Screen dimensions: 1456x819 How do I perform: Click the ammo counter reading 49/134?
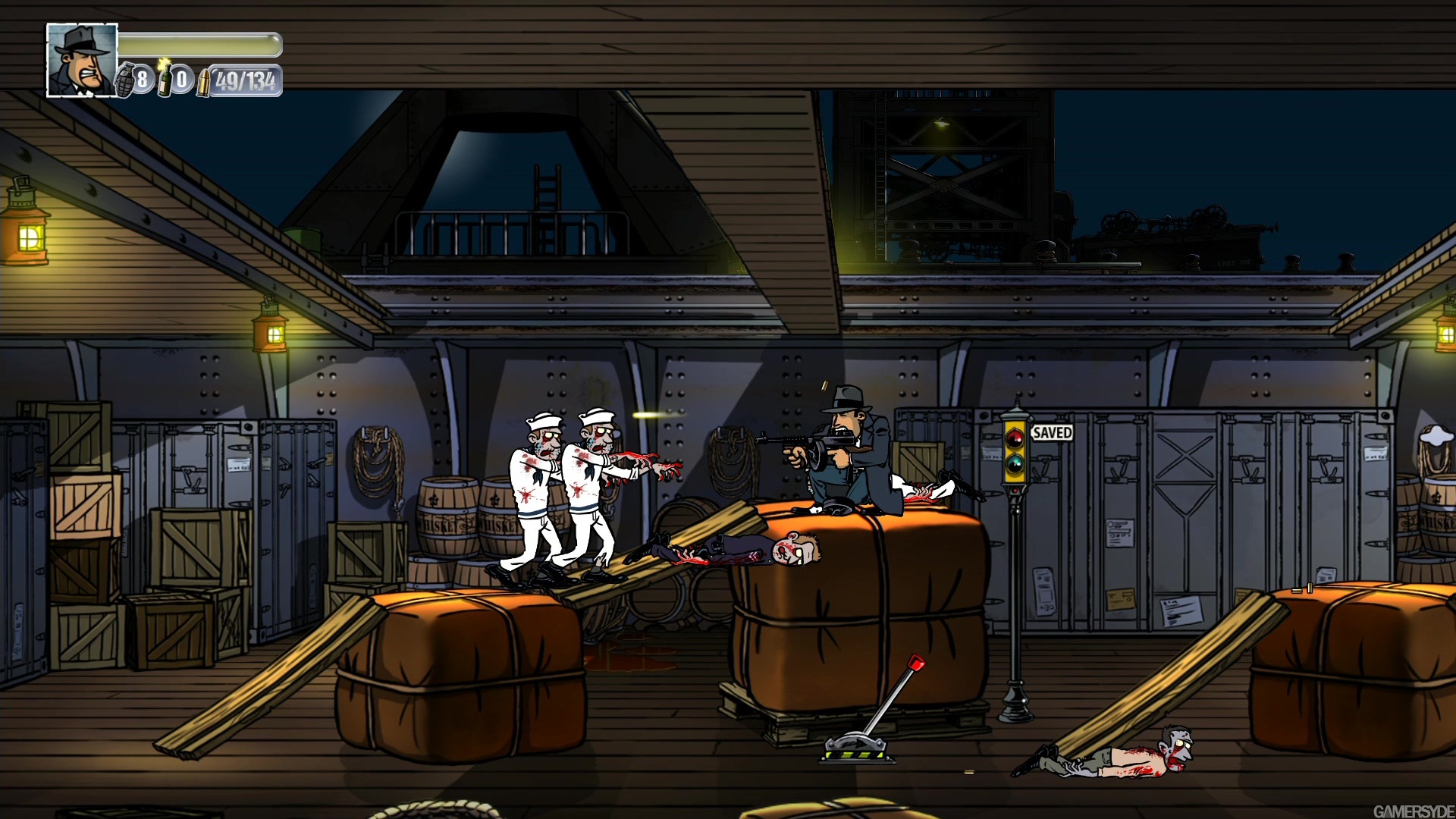[246, 79]
